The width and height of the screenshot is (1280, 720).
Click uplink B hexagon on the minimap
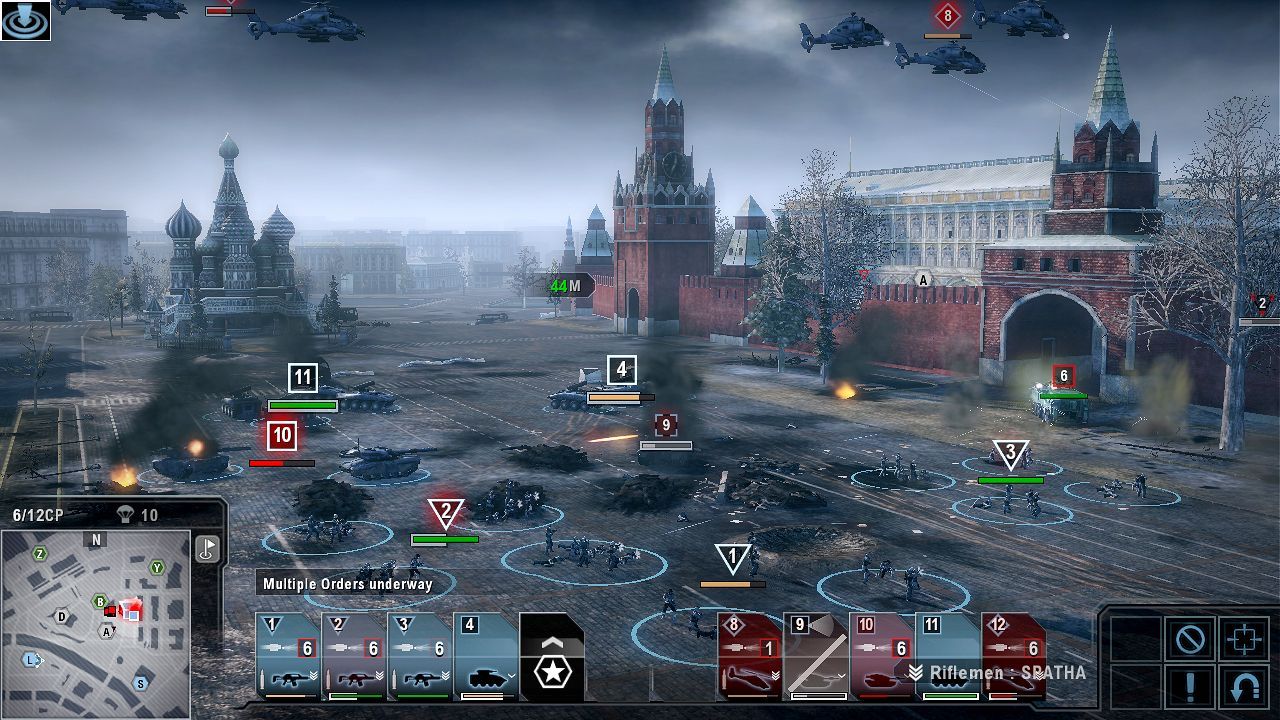[x=99, y=602]
